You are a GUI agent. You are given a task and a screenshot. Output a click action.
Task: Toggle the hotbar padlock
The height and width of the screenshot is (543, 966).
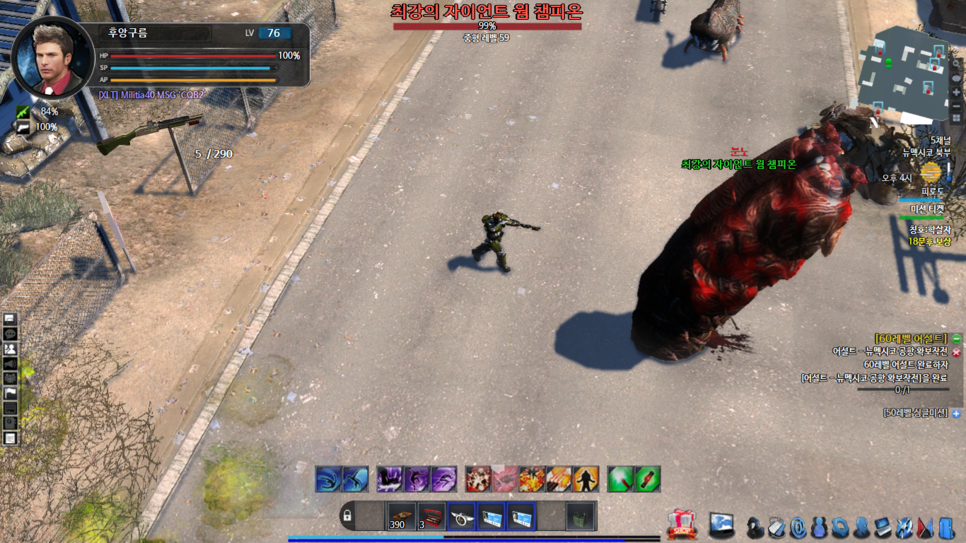pyautogui.click(x=347, y=517)
